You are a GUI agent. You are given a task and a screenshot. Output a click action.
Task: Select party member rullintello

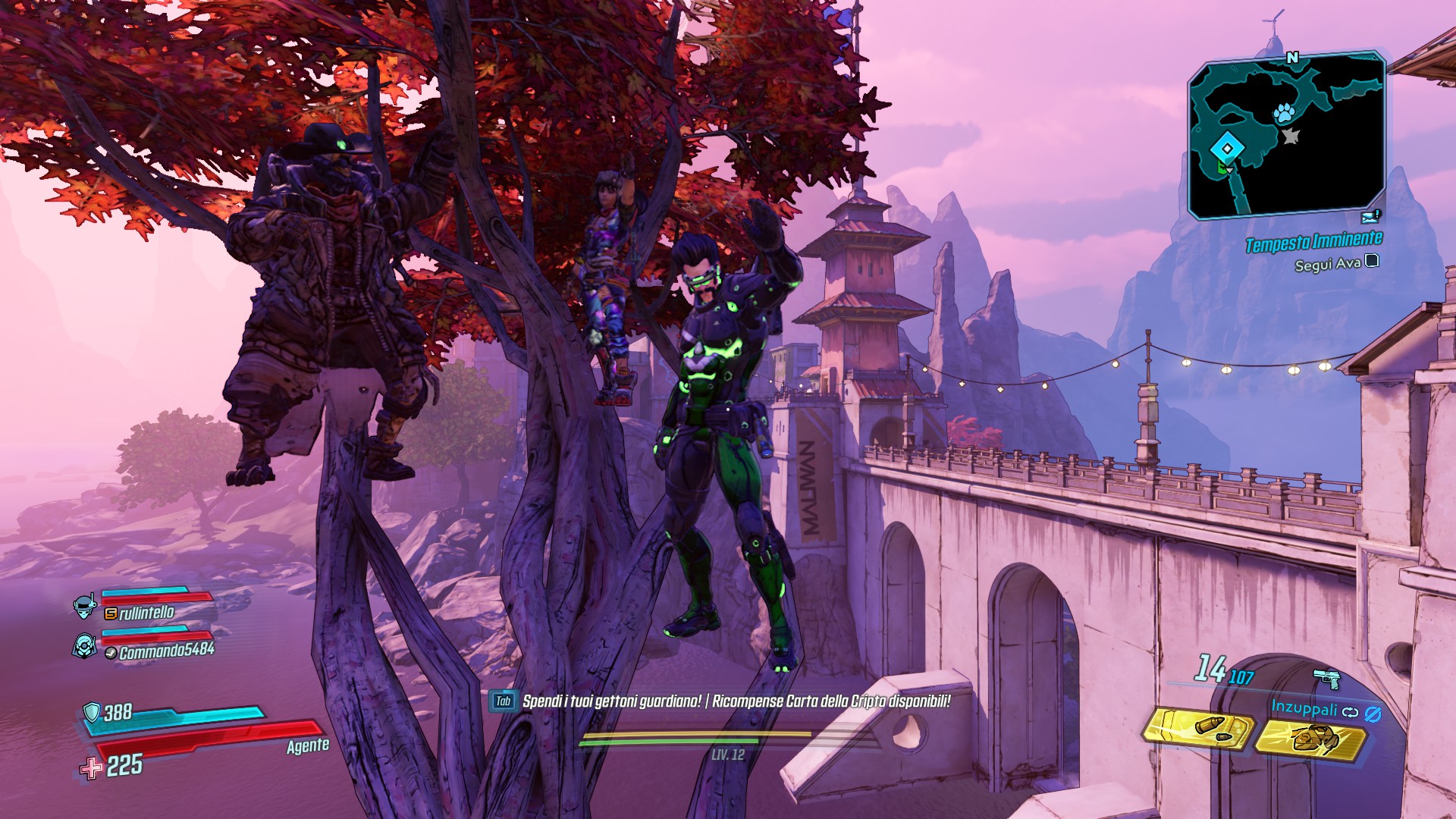coord(146,612)
